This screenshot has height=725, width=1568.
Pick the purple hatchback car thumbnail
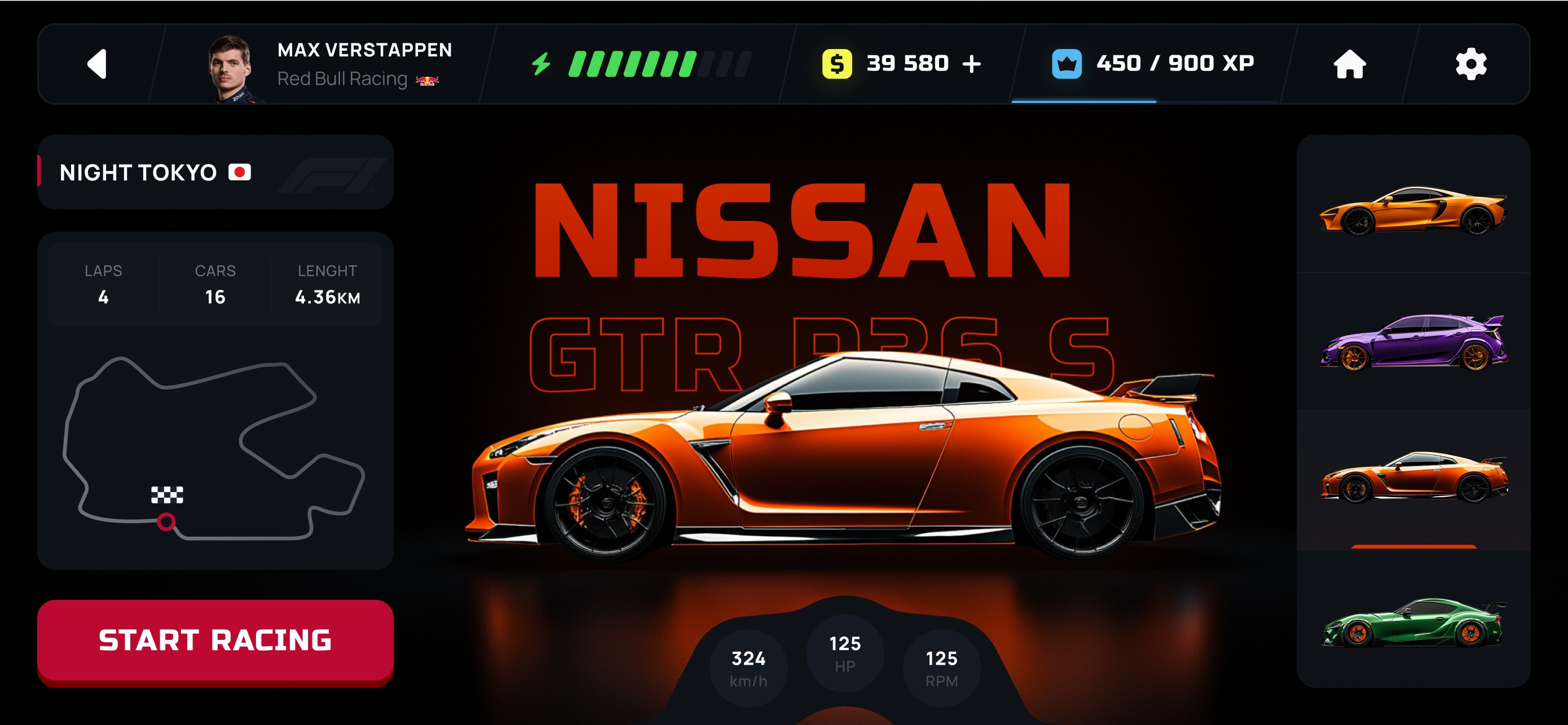[x=1413, y=342]
